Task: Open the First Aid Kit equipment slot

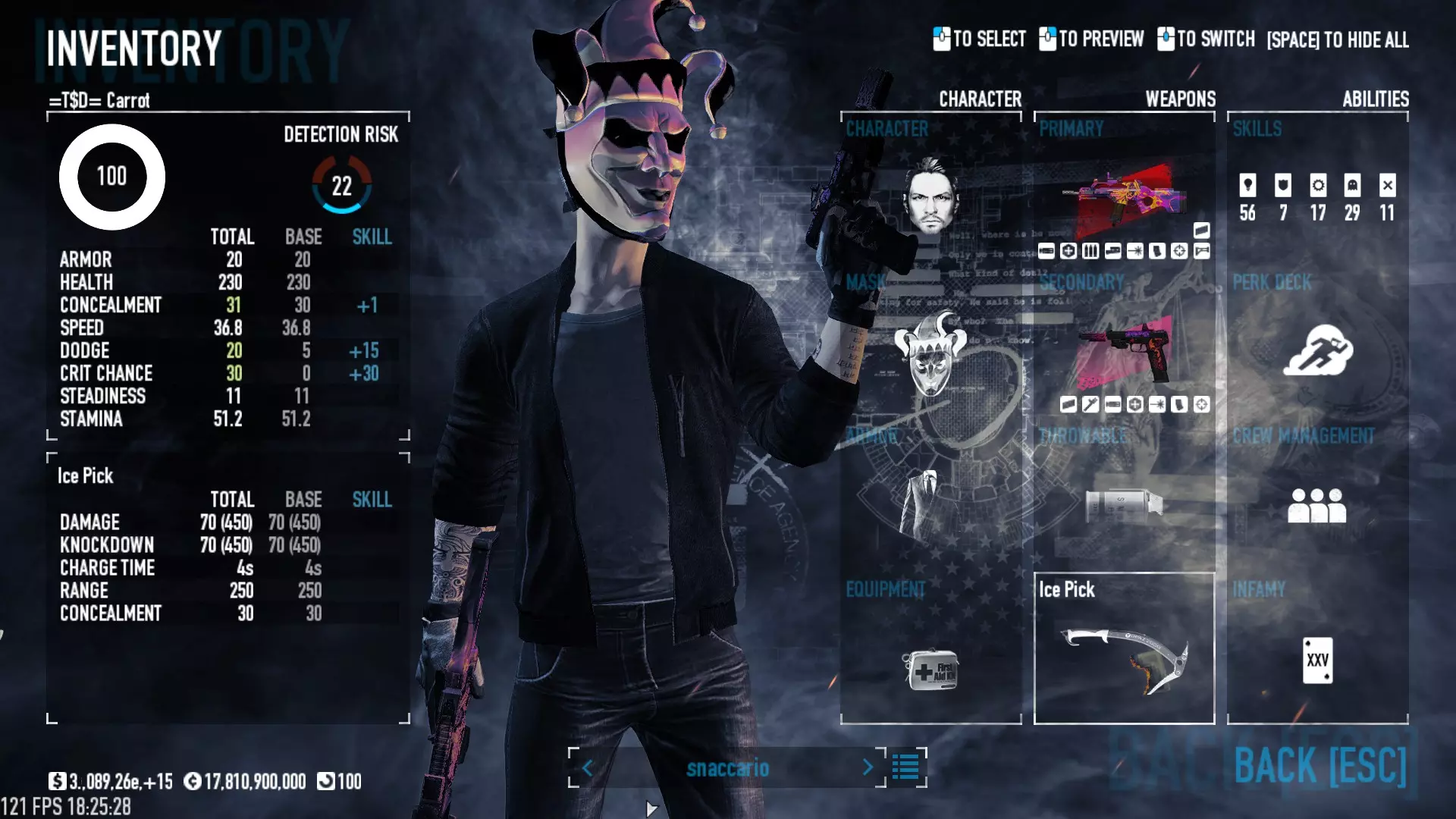Action: tap(930, 669)
